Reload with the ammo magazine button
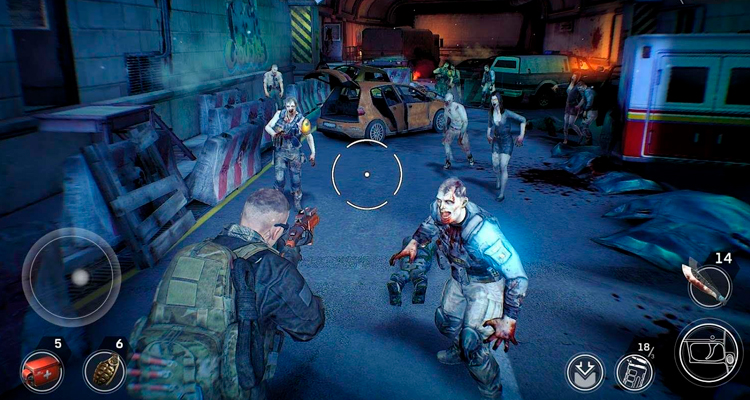Screen dimensions: 750x400 634,372
